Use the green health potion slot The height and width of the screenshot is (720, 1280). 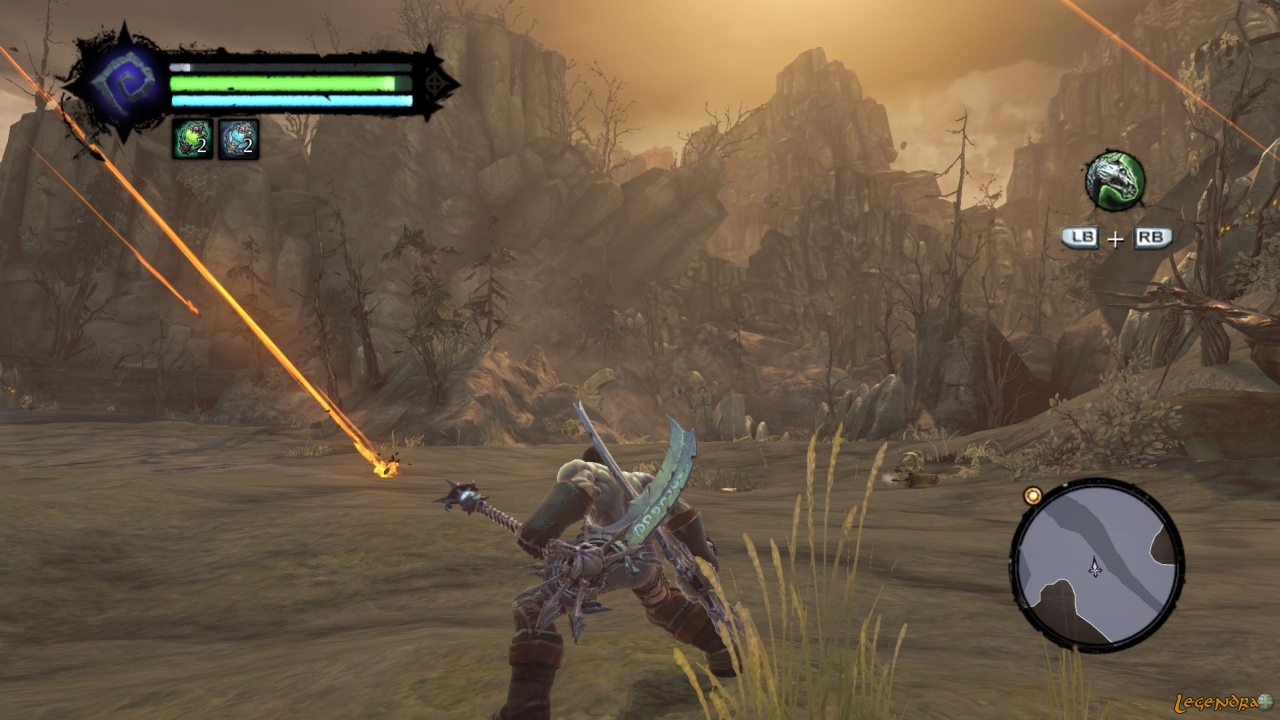pos(192,139)
